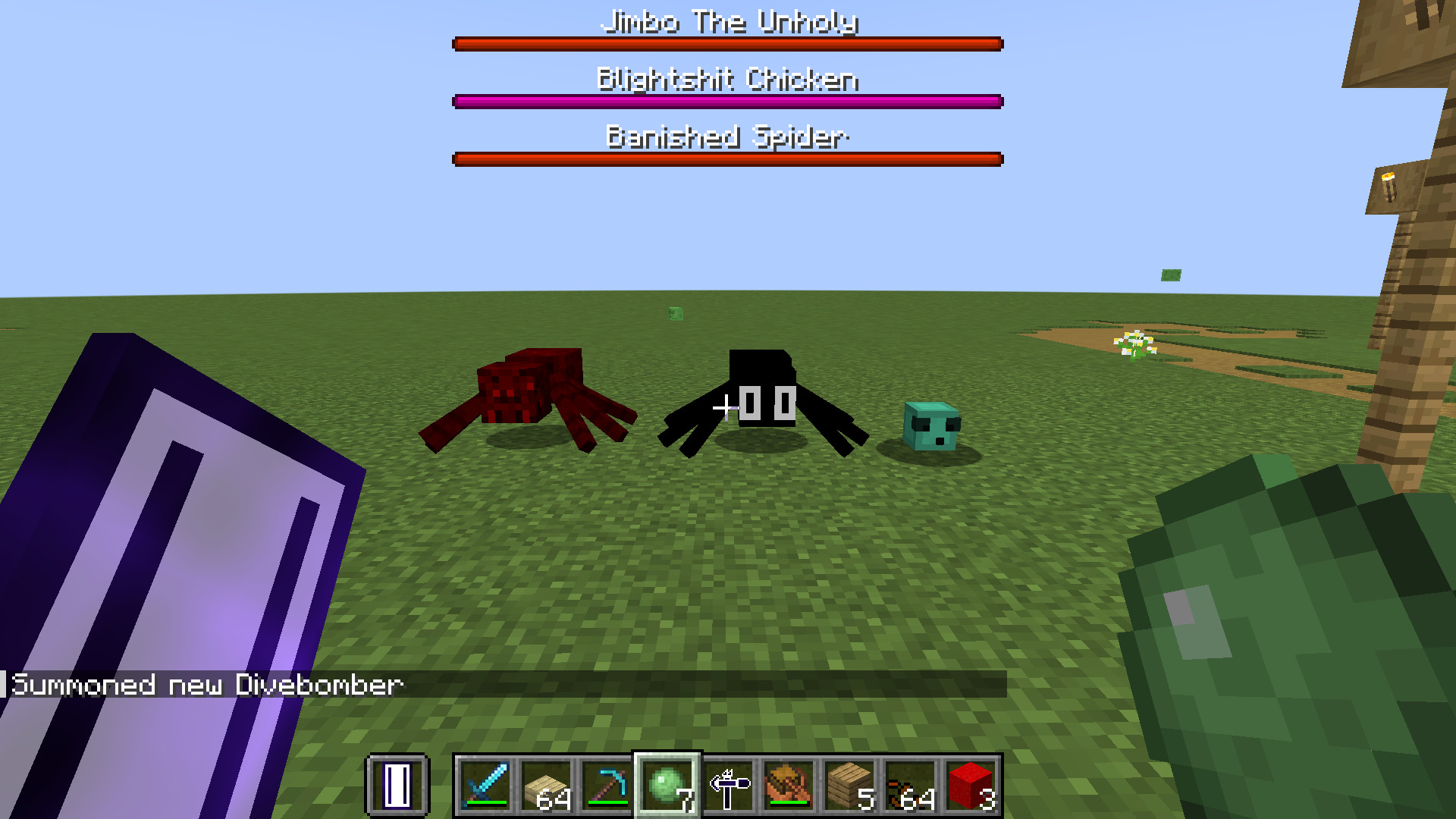Screen dimensions: 1456x819
Task: Select the leads stack of 64
Action: (910, 785)
